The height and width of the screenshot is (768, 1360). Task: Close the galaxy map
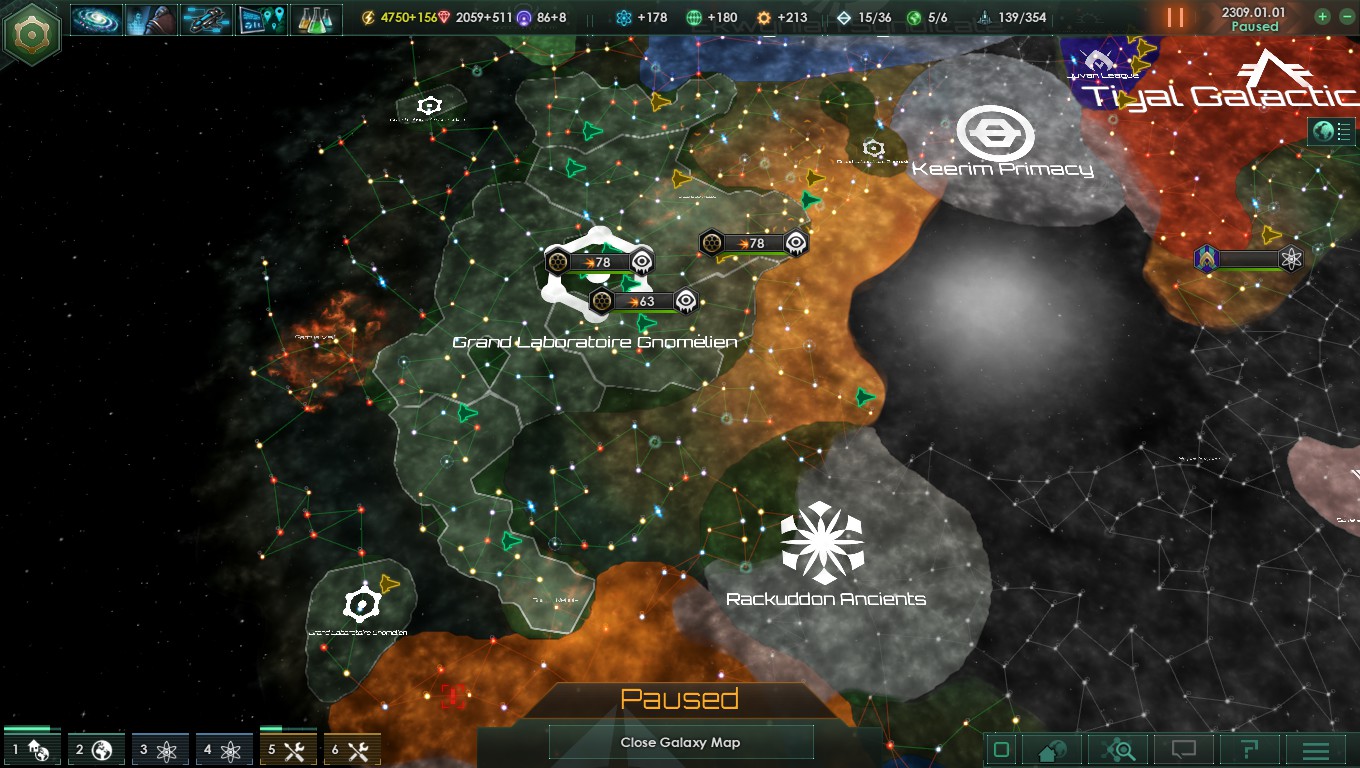(x=680, y=742)
